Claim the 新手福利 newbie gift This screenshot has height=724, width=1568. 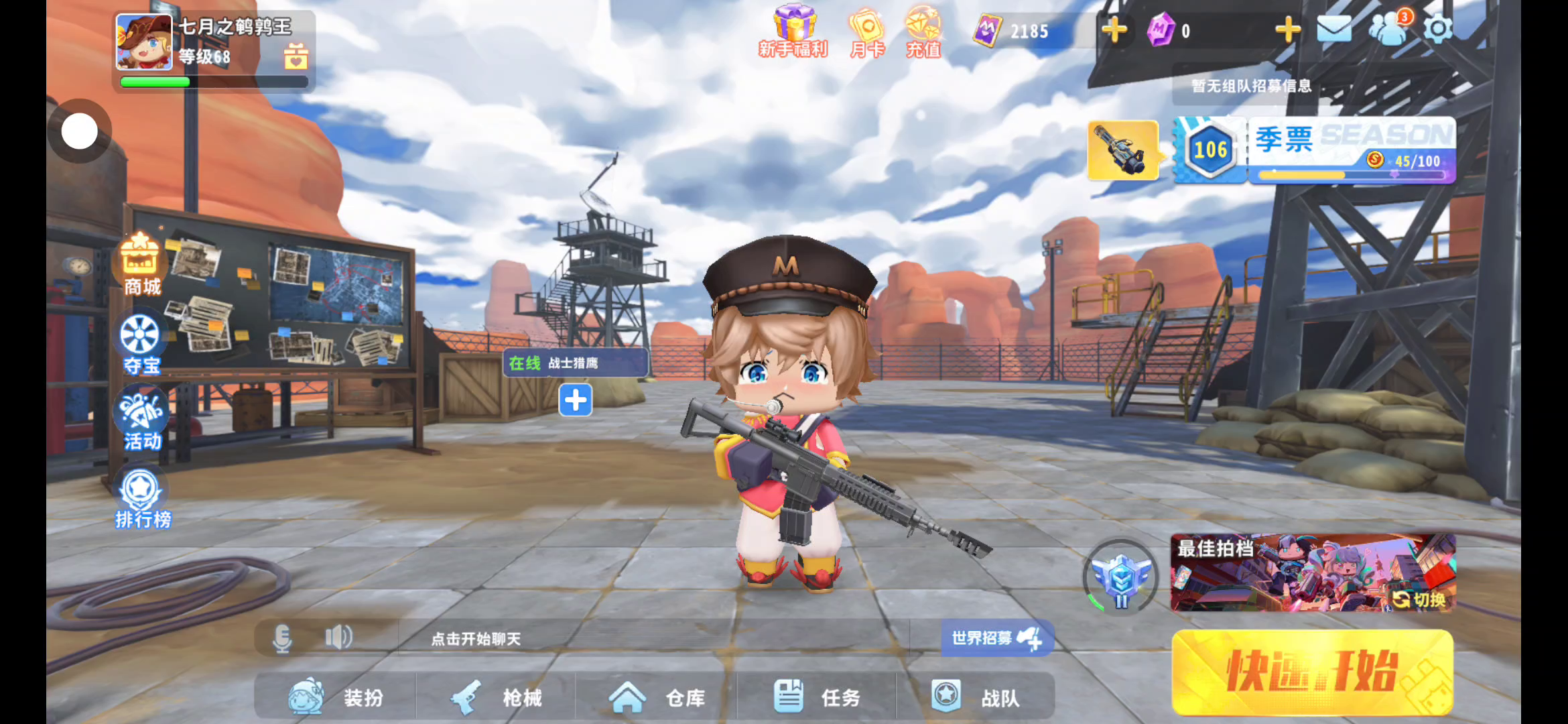(x=794, y=32)
